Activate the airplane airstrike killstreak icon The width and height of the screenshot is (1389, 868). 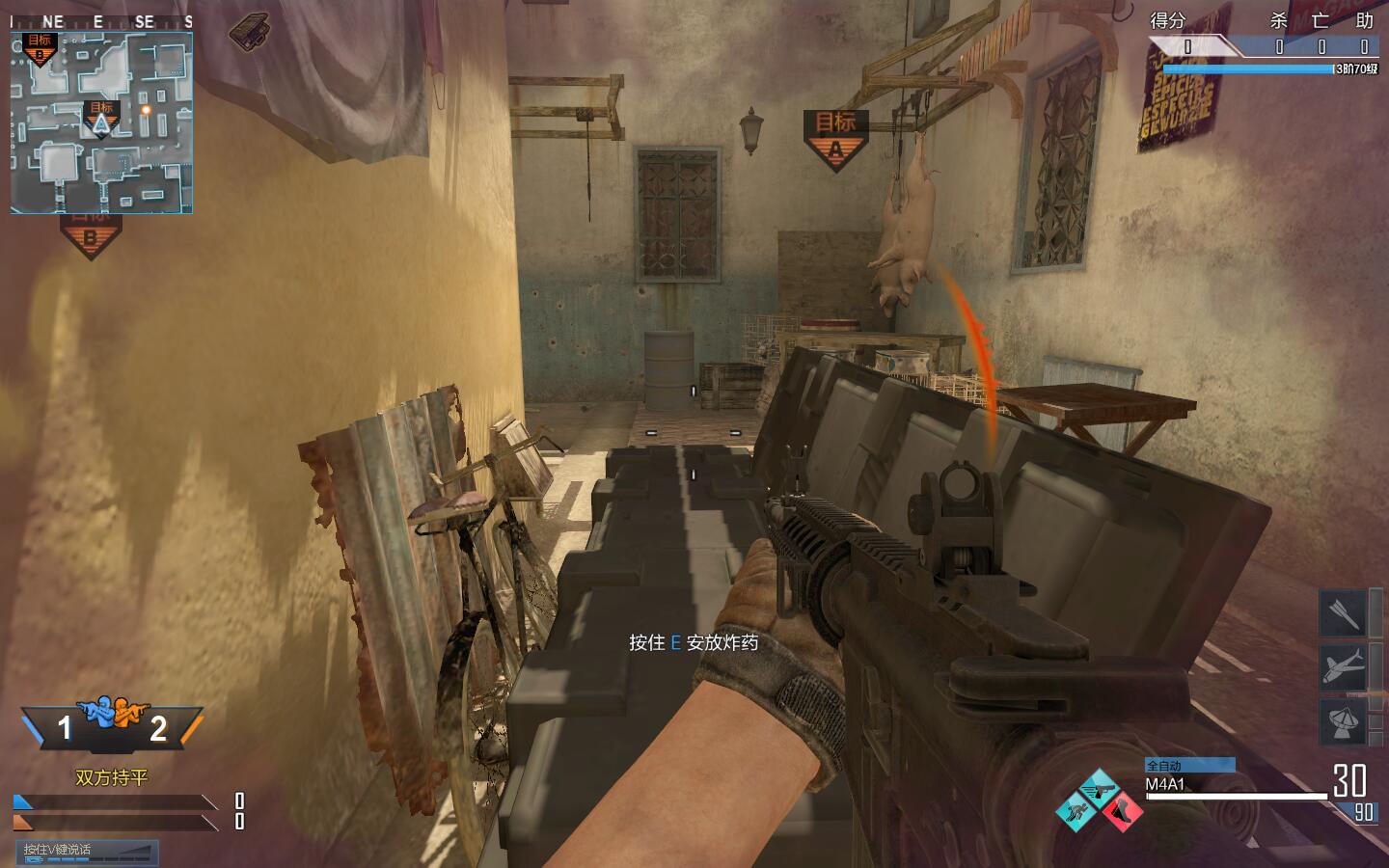(x=1343, y=666)
